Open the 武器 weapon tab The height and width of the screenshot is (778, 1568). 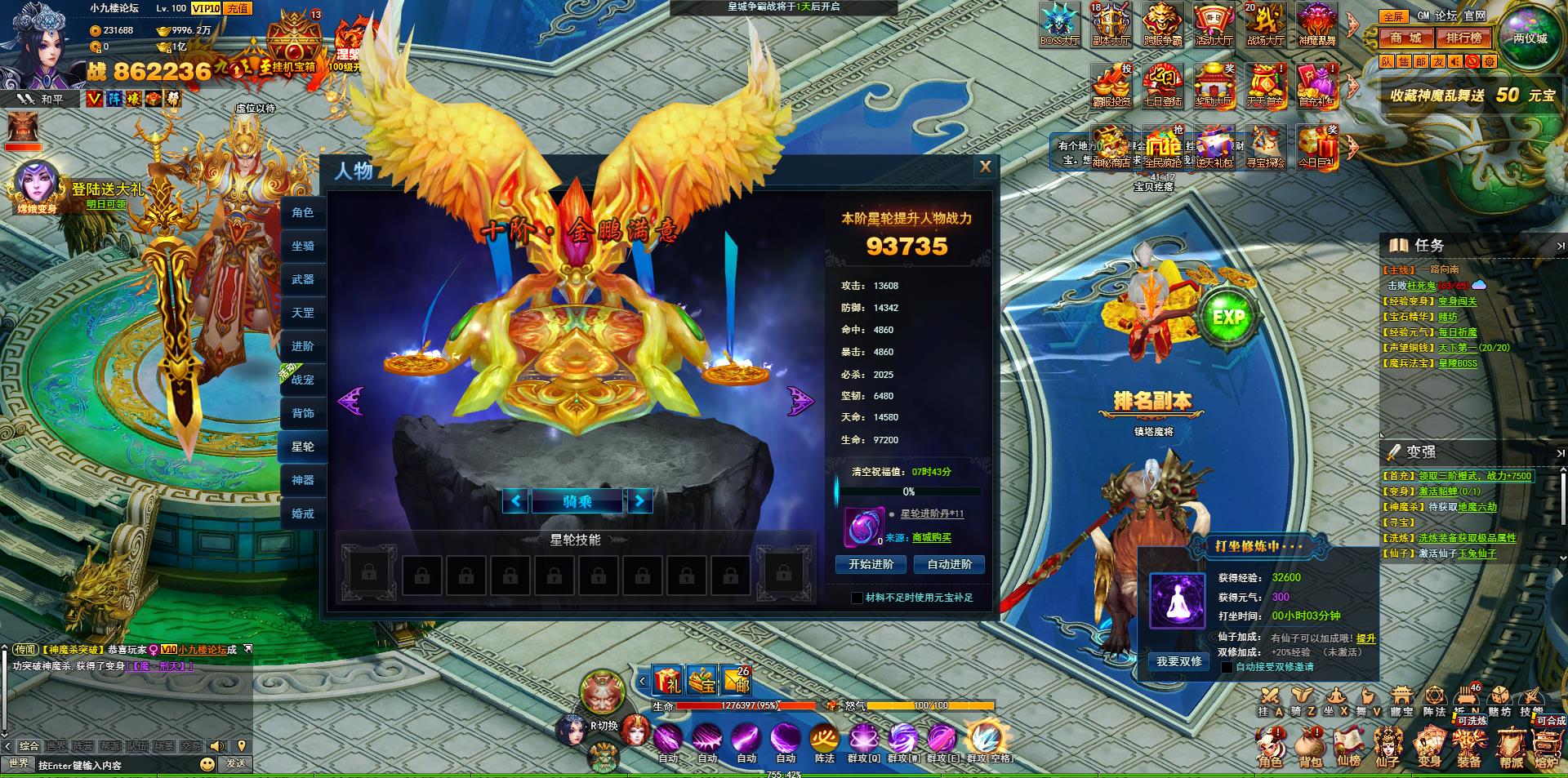click(303, 279)
